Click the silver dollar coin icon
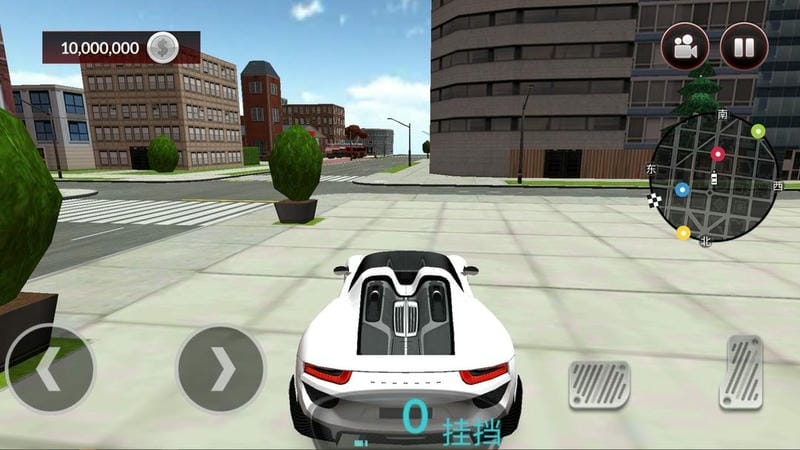800x450 pixels. coord(163,47)
